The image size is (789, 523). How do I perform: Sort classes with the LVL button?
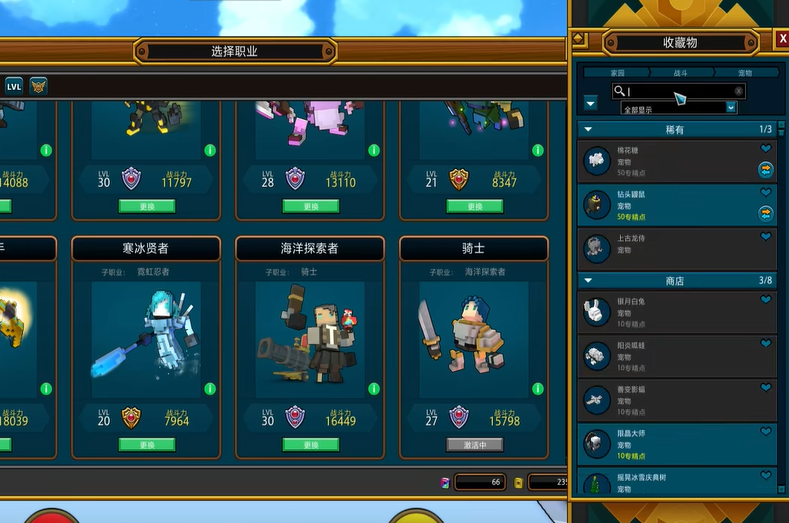[14, 86]
